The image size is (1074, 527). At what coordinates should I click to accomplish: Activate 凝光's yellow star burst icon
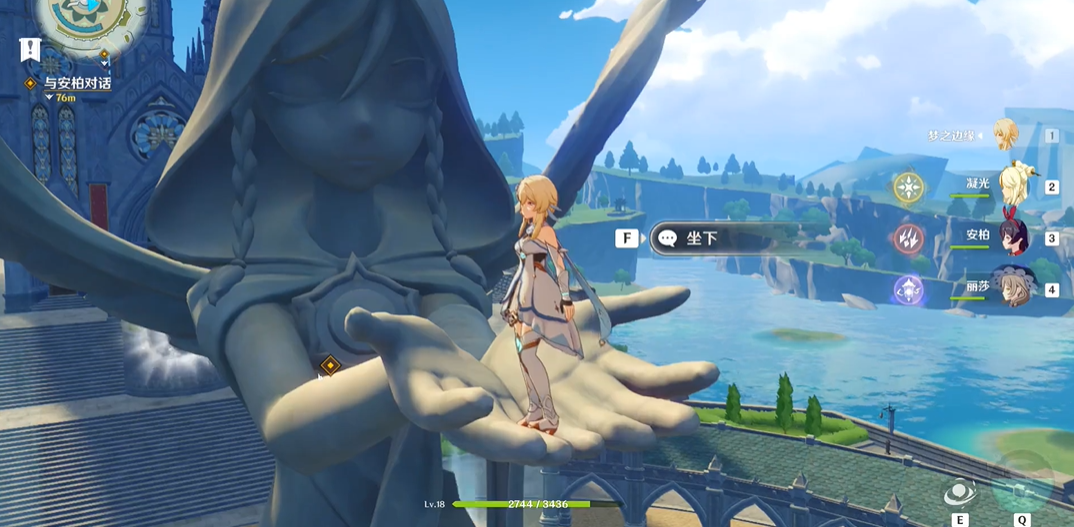pyautogui.click(x=908, y=187)
